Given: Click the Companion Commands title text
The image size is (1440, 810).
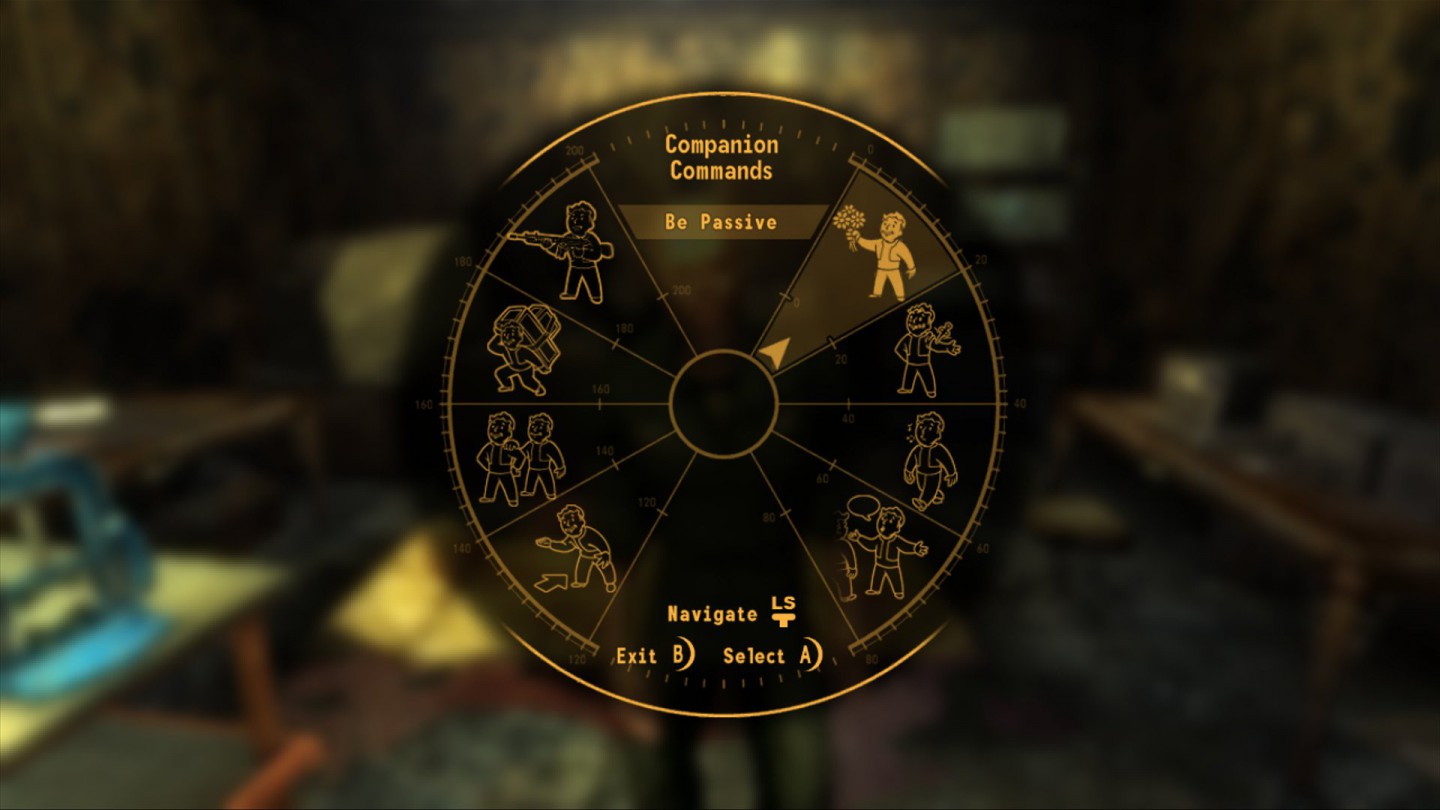Looking at the screenshot, I should (722, 157).
